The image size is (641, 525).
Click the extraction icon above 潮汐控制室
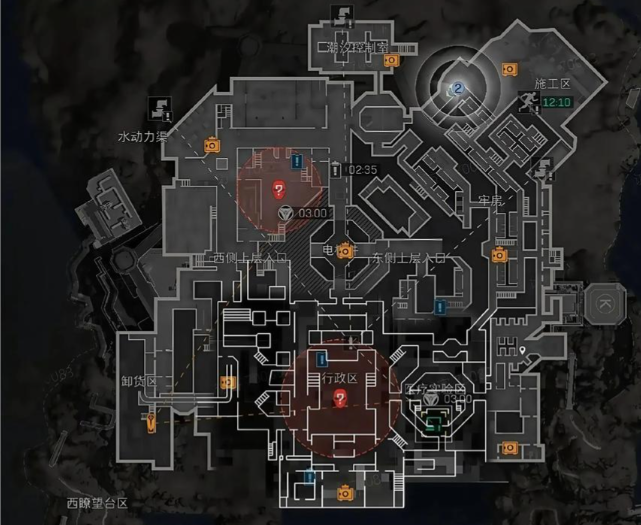pos(345,15)
